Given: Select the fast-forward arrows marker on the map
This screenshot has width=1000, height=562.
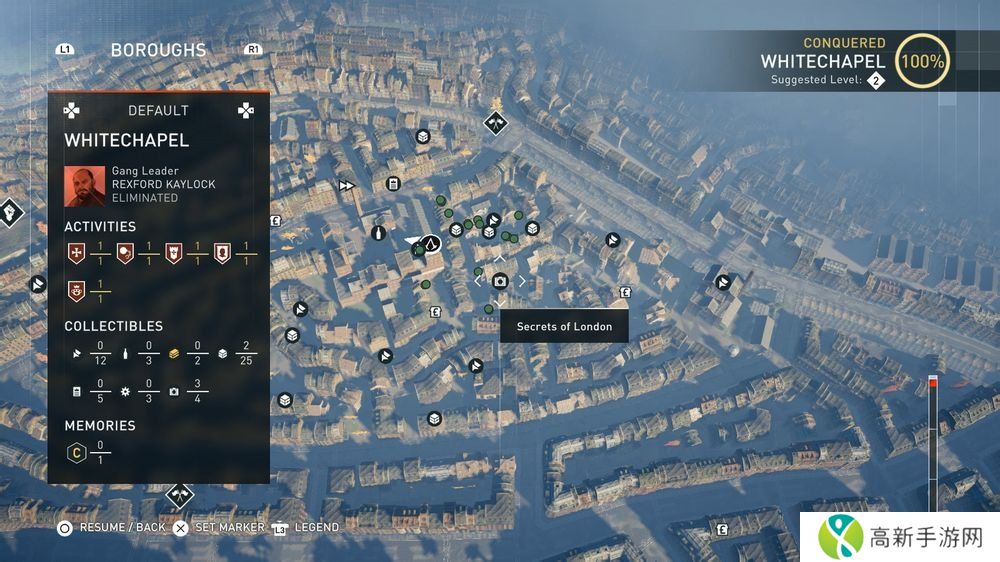Looking at the screenshot, I should point(347,185).
